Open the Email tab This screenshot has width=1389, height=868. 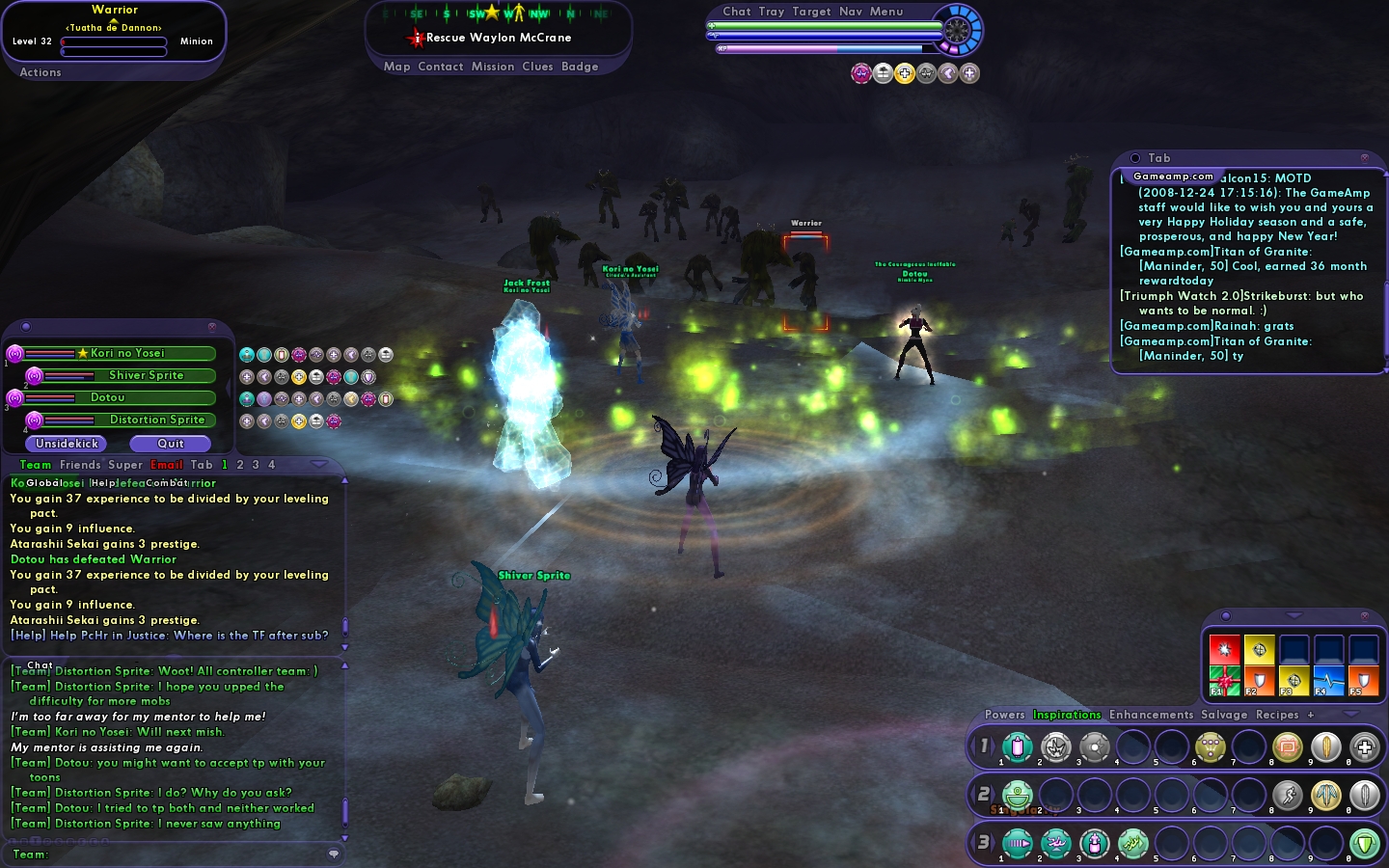click(x=167, y=465)
